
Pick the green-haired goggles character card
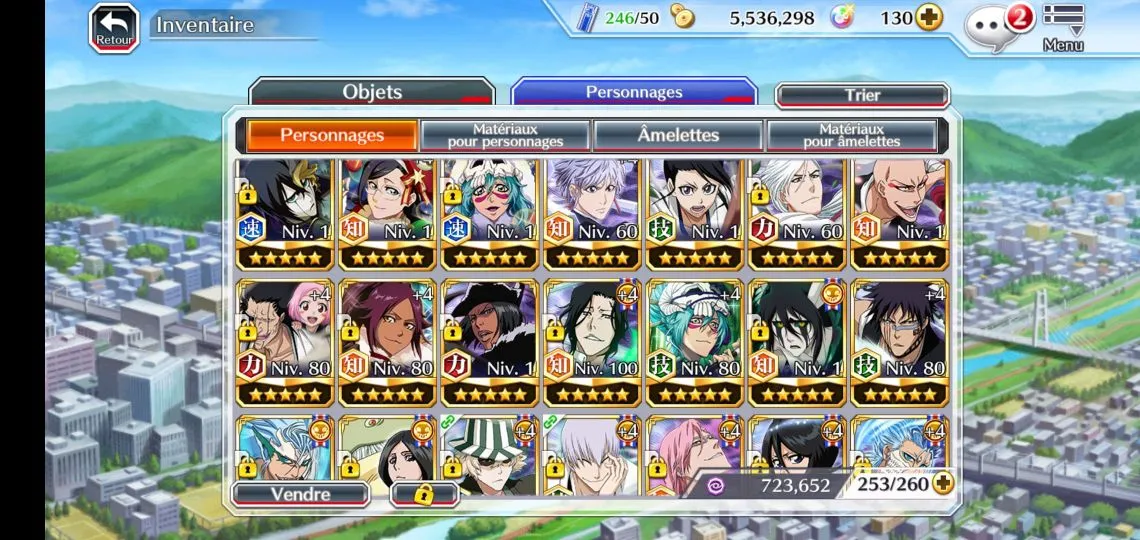[x=490, y=214]
